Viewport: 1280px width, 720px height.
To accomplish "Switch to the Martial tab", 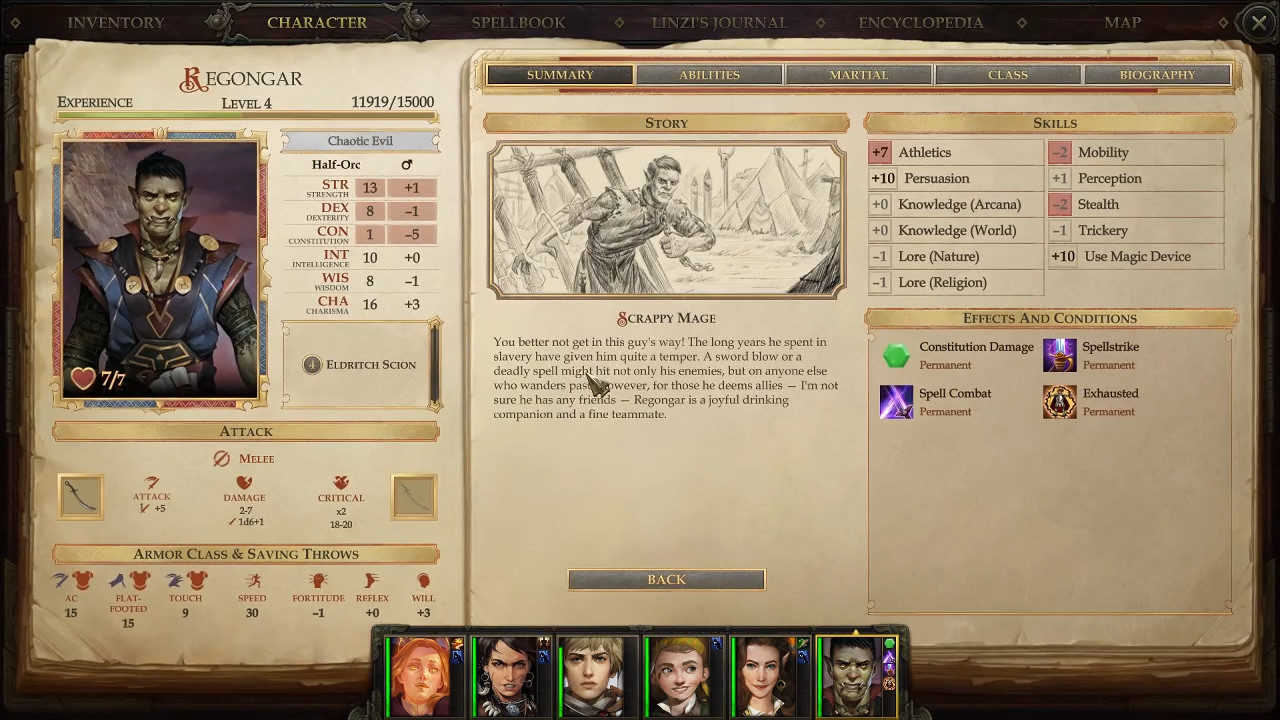I will pos(858,75).
